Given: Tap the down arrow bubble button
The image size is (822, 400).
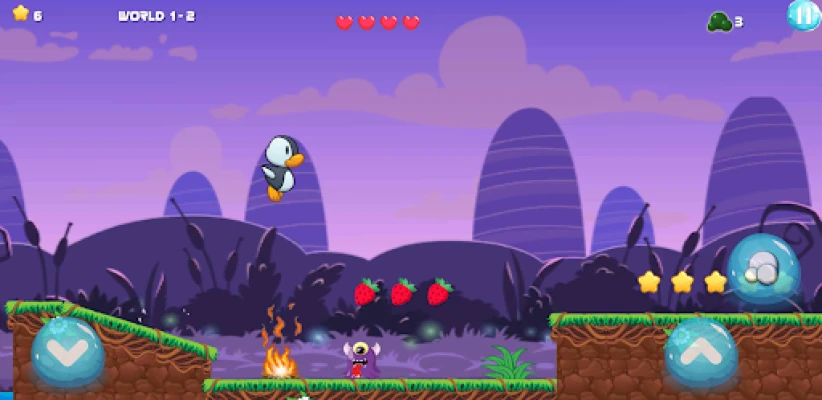Looking at the screenshot, I should click(x=67, y=351).
